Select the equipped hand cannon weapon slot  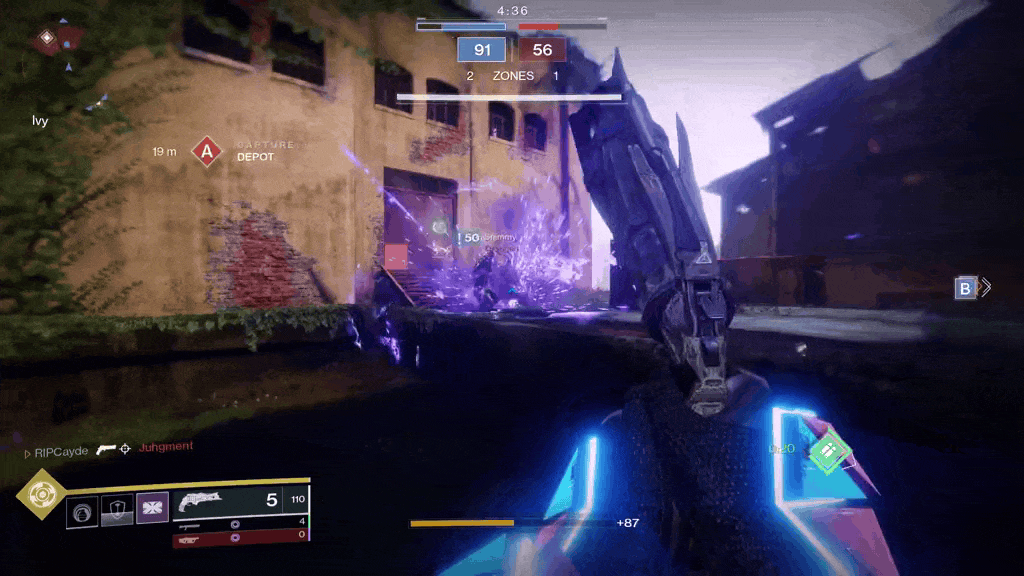pyautogui.click(x=240, y=500)
